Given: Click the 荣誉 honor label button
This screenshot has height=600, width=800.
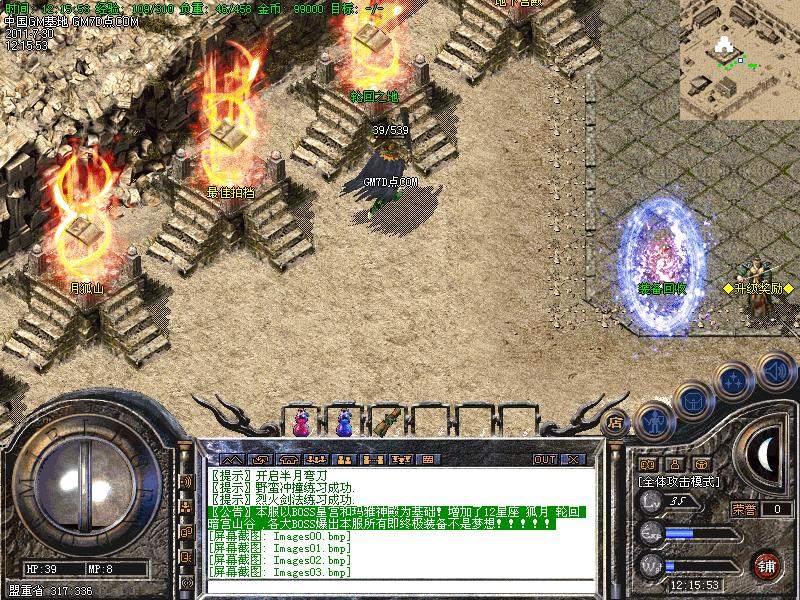Looking at the screenshot, I should click(744, 508).
